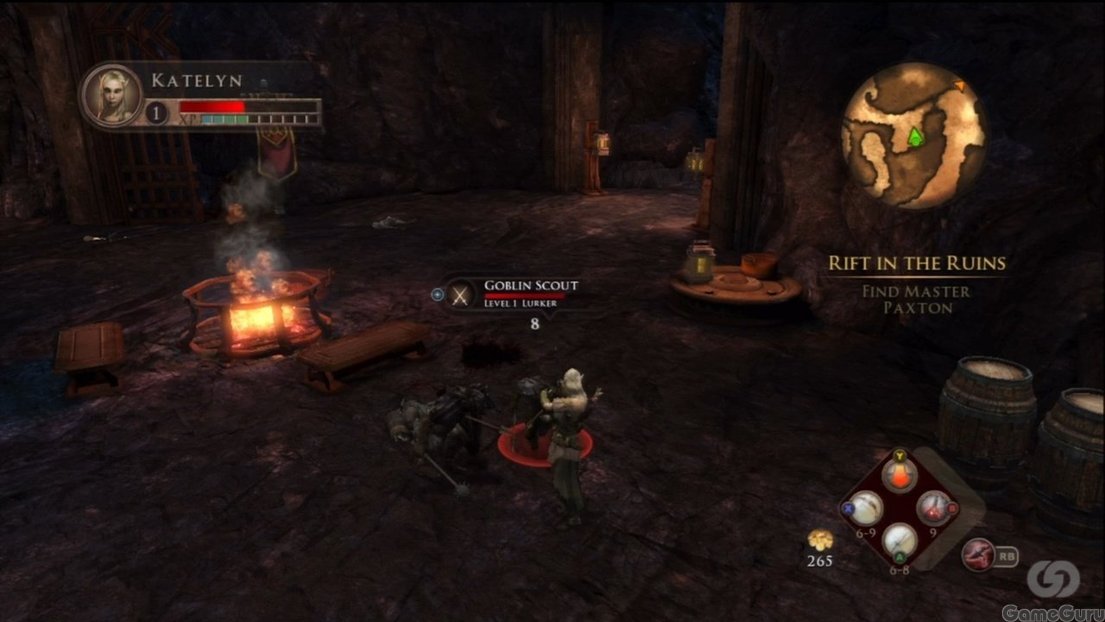
Task: Select the Goblin Scout target nameplate
Action: pos(530,292)
